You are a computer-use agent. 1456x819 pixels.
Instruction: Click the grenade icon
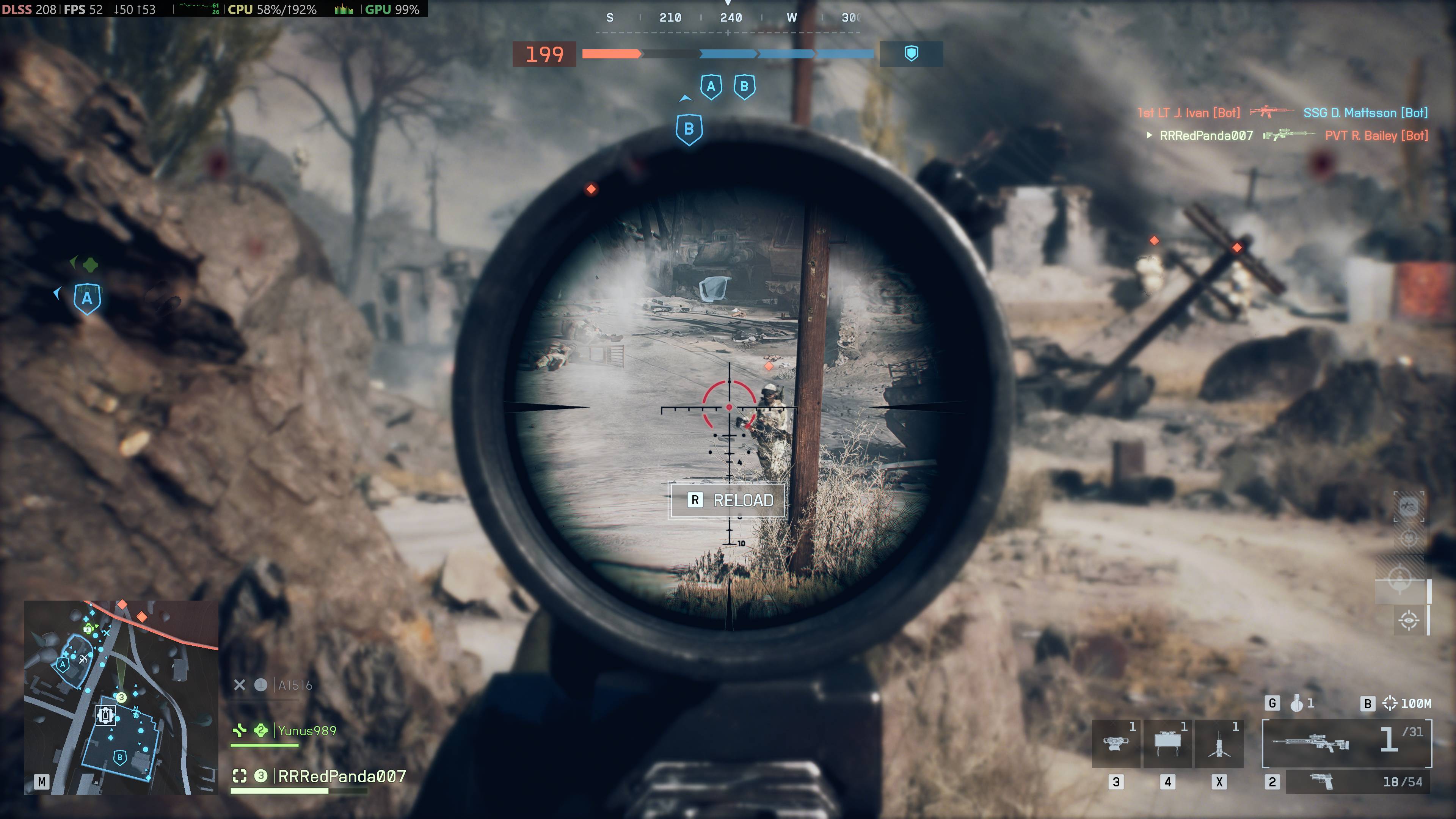[x=1297, y=703]
